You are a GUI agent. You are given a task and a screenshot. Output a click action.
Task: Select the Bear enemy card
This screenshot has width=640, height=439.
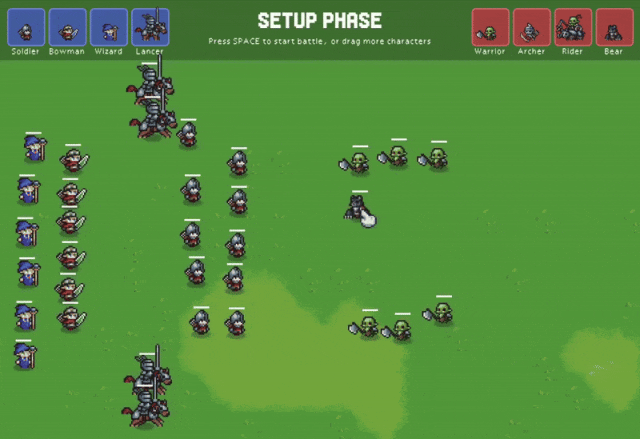coord(614,27)
